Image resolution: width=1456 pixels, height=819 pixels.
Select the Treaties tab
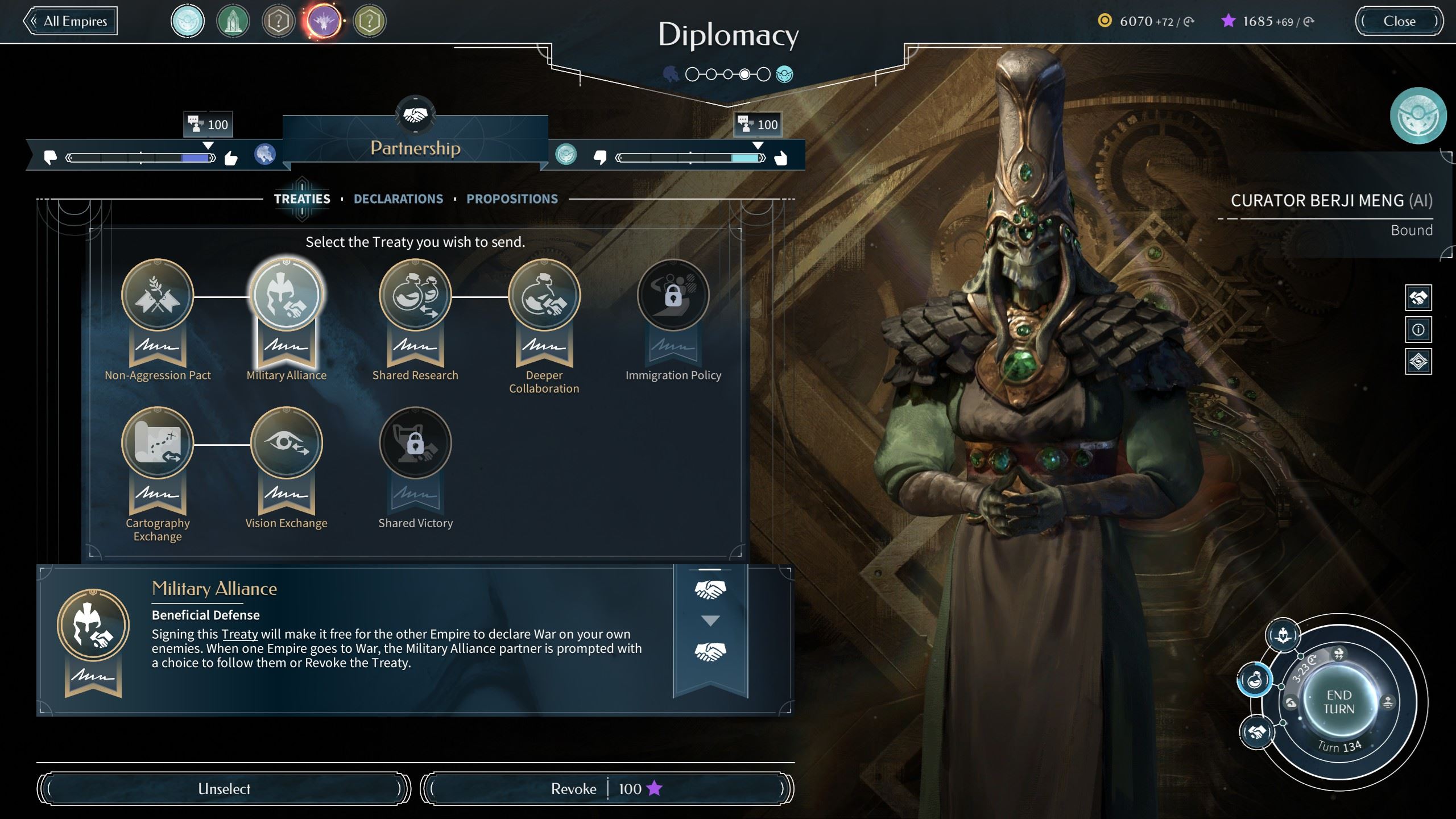coord(302,199)
